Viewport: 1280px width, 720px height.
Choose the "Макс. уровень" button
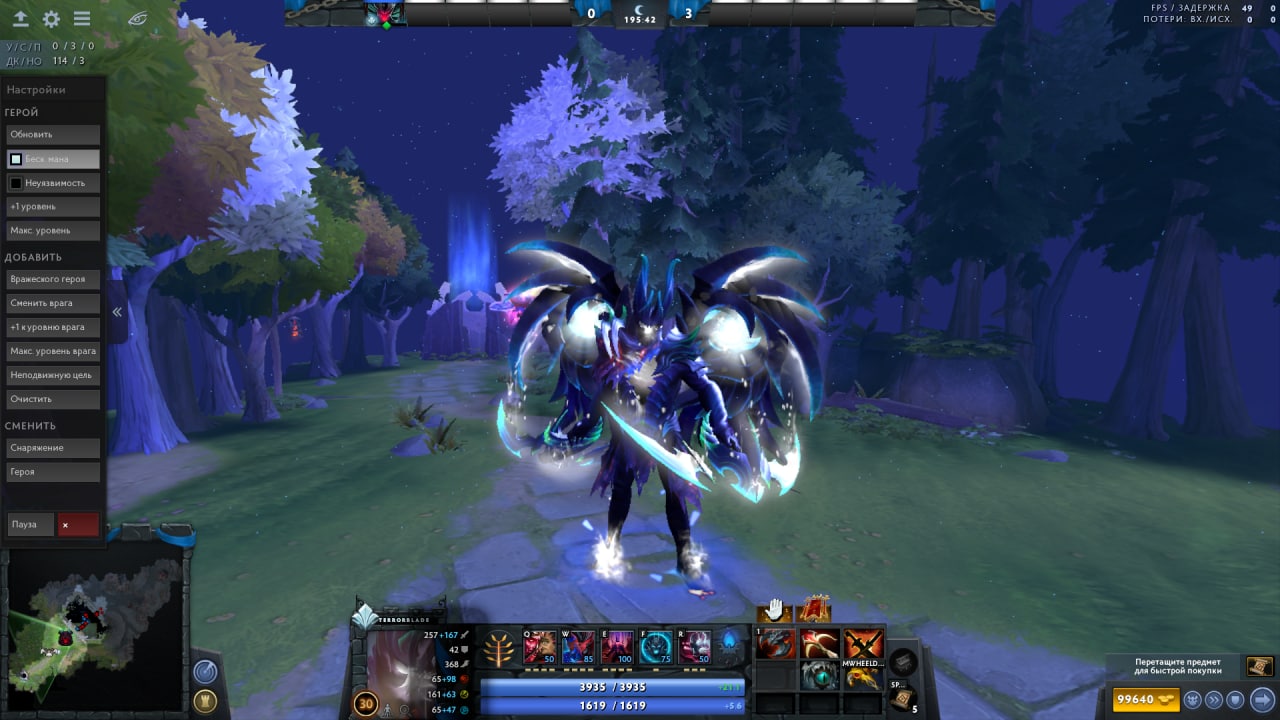53,231
